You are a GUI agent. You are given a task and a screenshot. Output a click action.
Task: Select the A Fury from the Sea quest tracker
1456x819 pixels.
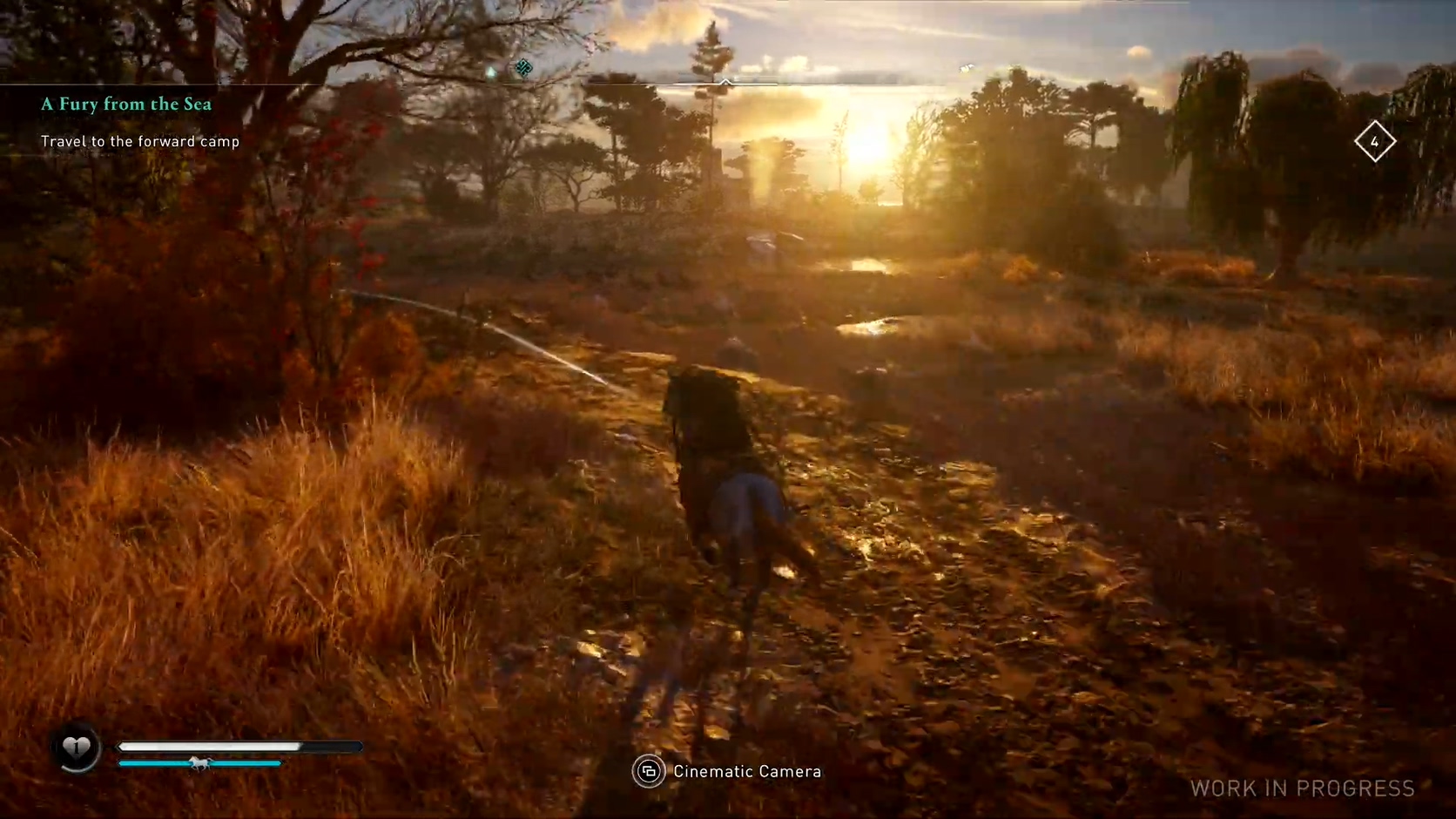[126, 105]
